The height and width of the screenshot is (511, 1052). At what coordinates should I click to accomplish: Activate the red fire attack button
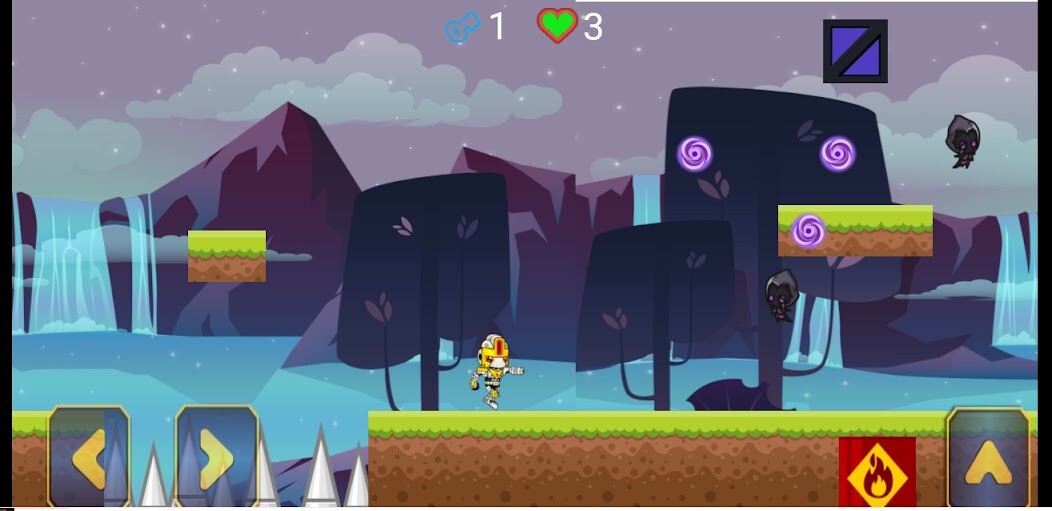(877, 472)
